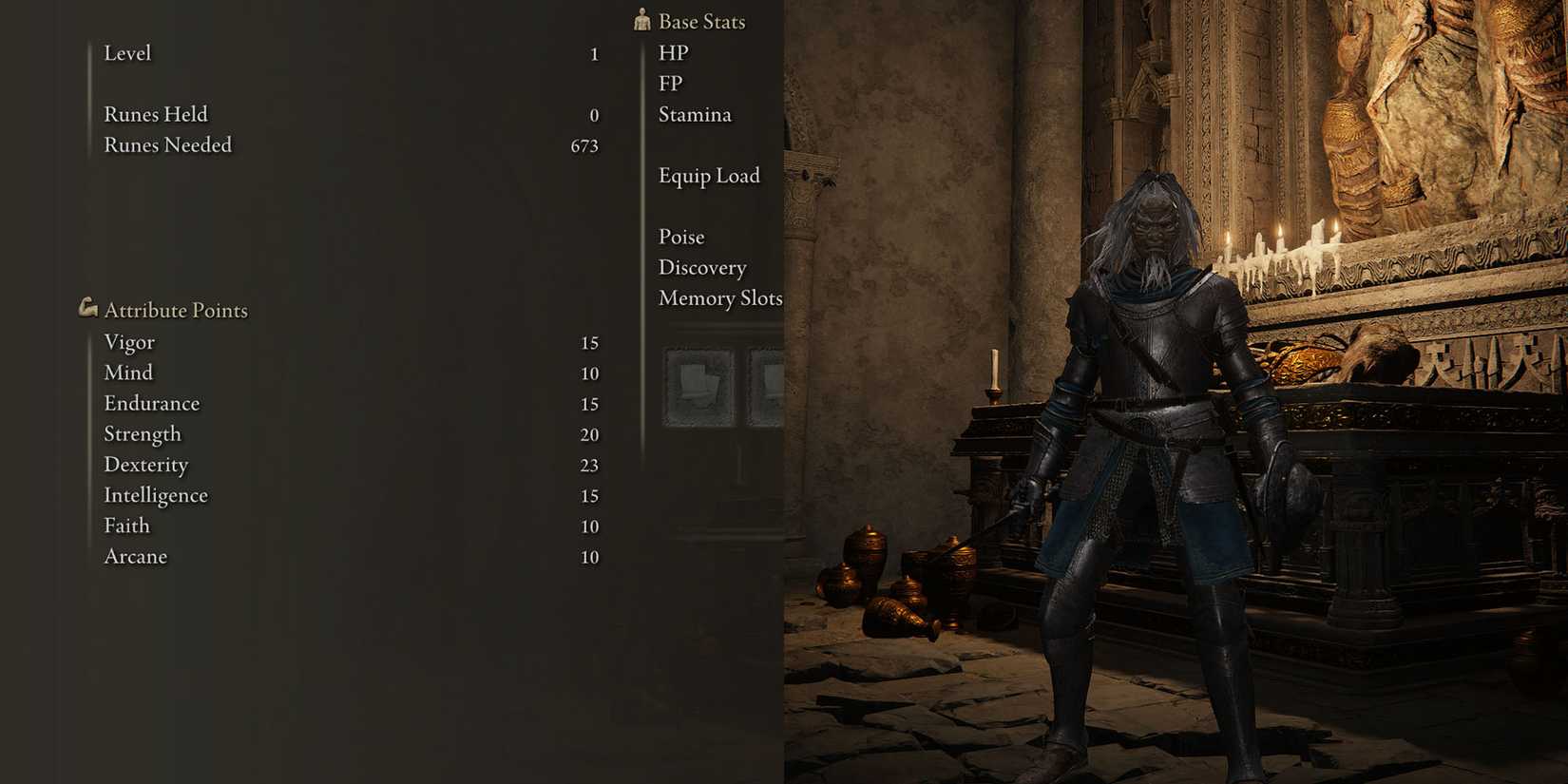The image size is (1568, 784).
Task: Click the Stamina stat label
Action: pyautogui.click(x=695, y=114)
